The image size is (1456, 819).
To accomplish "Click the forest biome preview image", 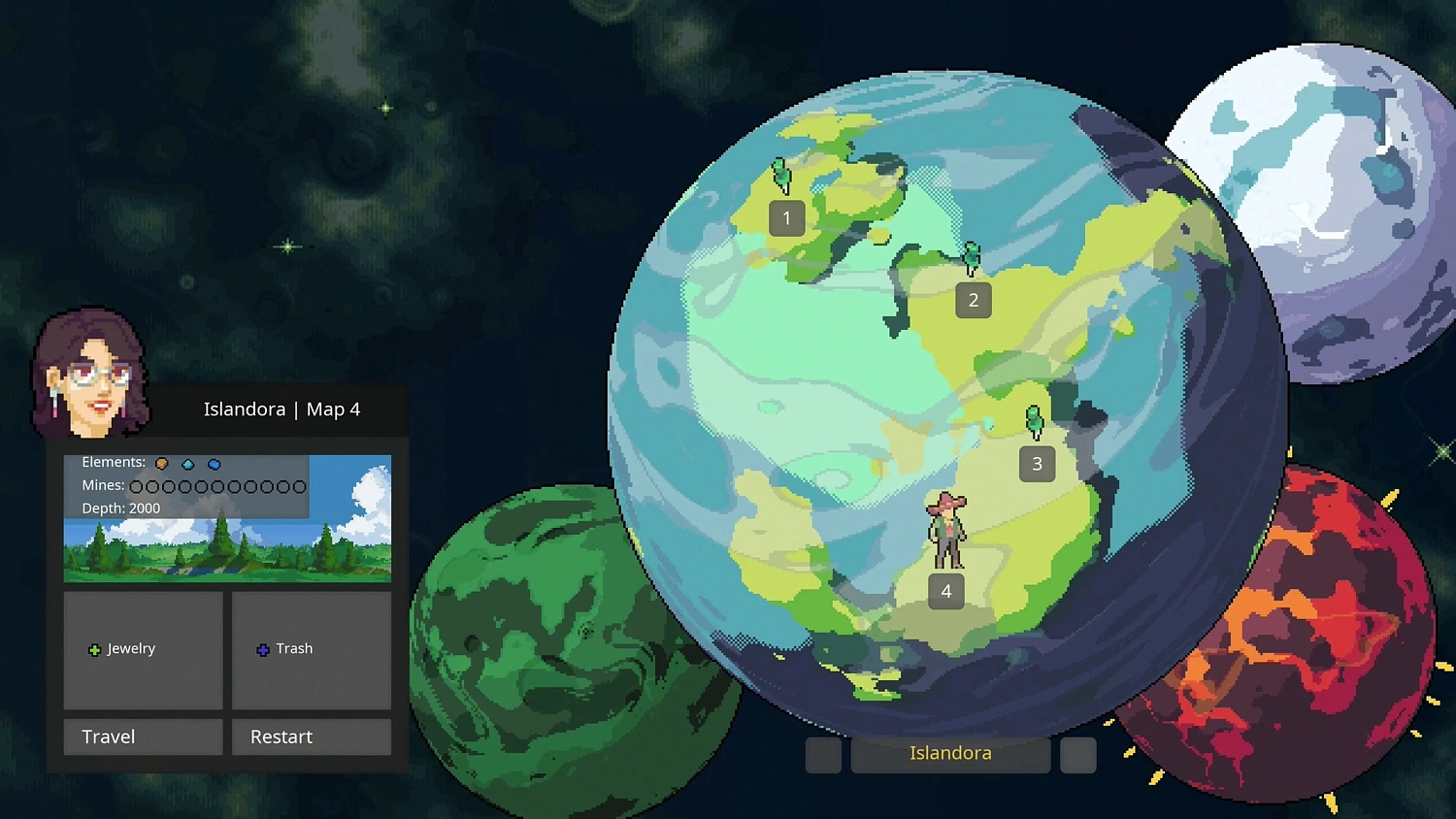I will pyautogui.click(x=227, y=548).
